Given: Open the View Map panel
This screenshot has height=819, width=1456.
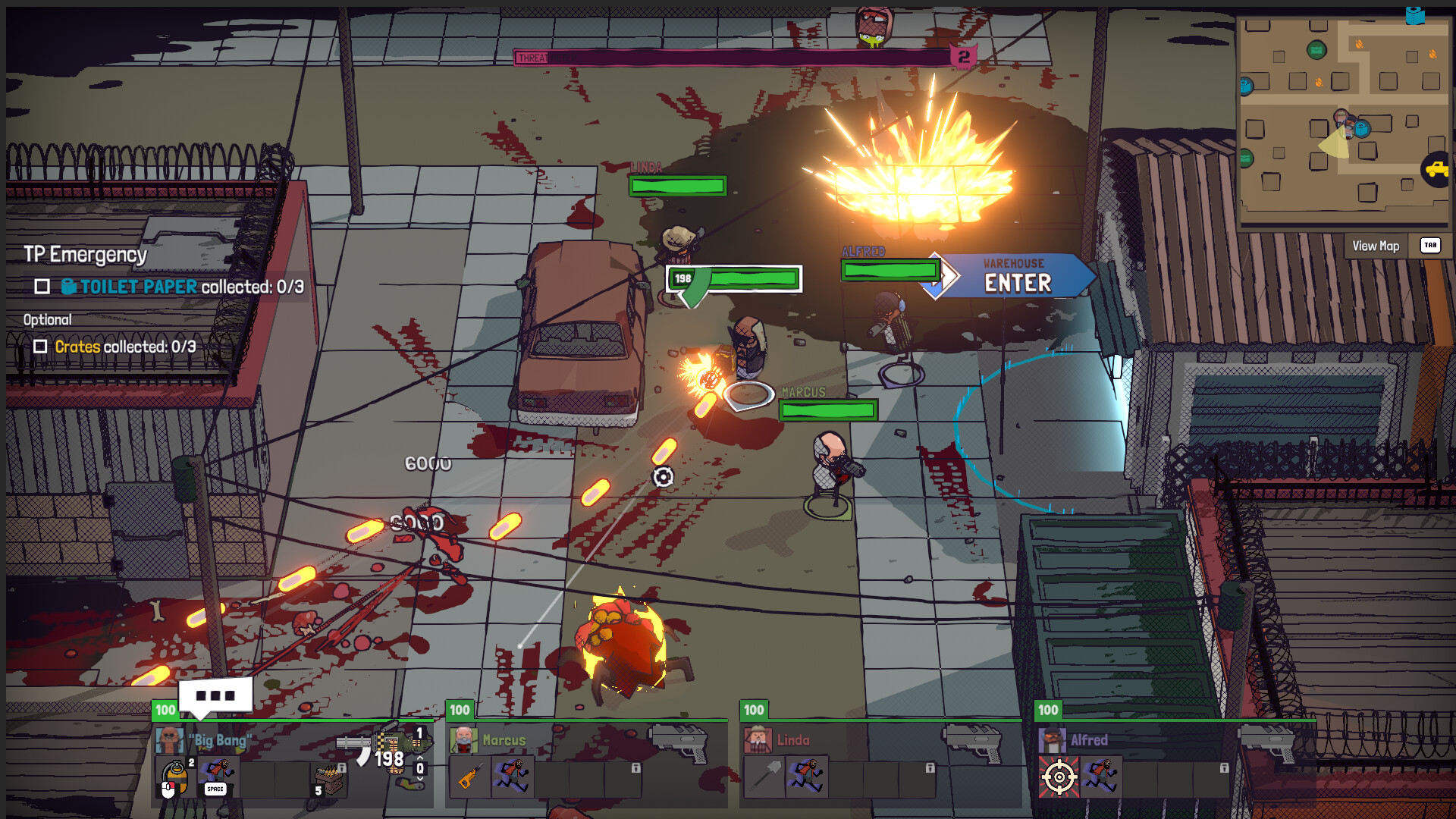Looking at the screenshot, I should click(1376, 246).
